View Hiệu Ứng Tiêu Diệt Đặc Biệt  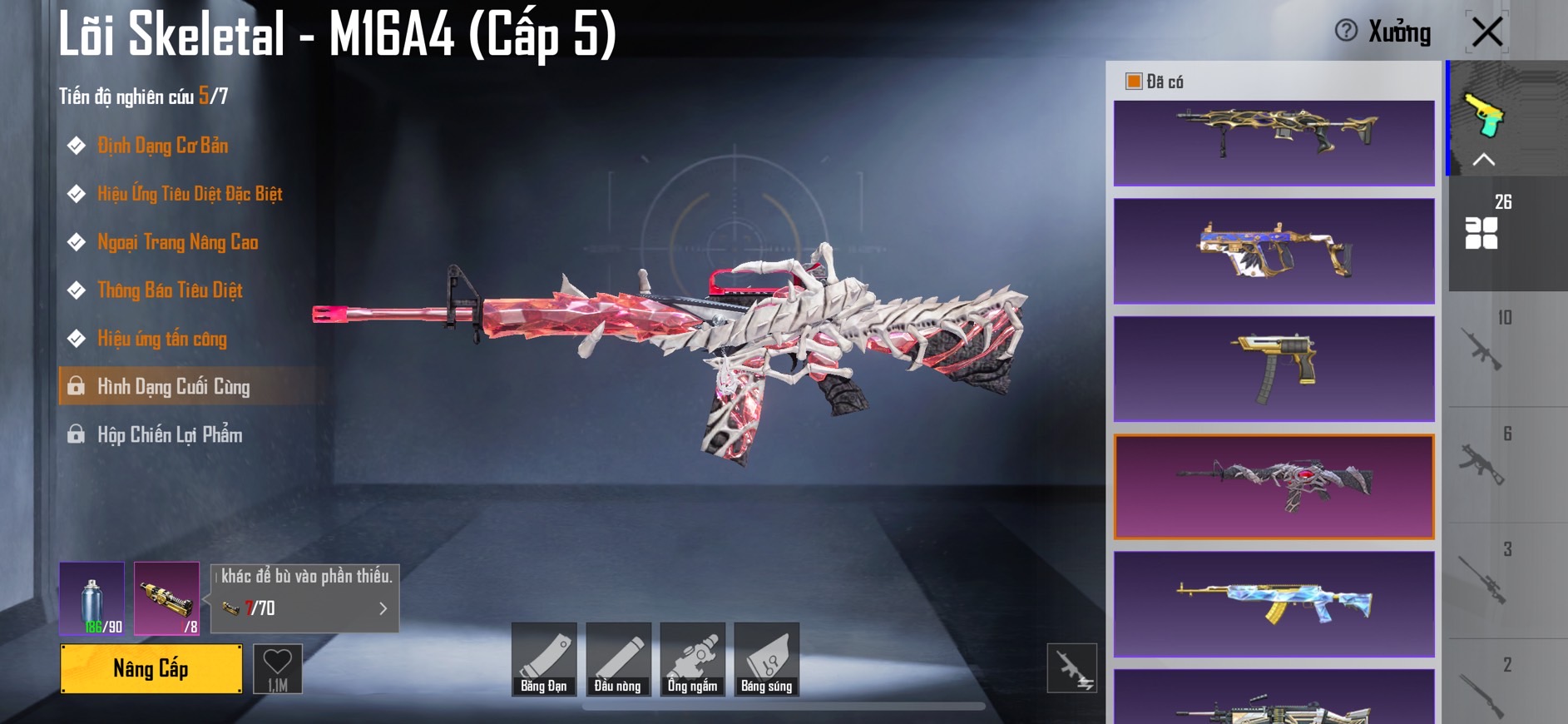point(190,194)
